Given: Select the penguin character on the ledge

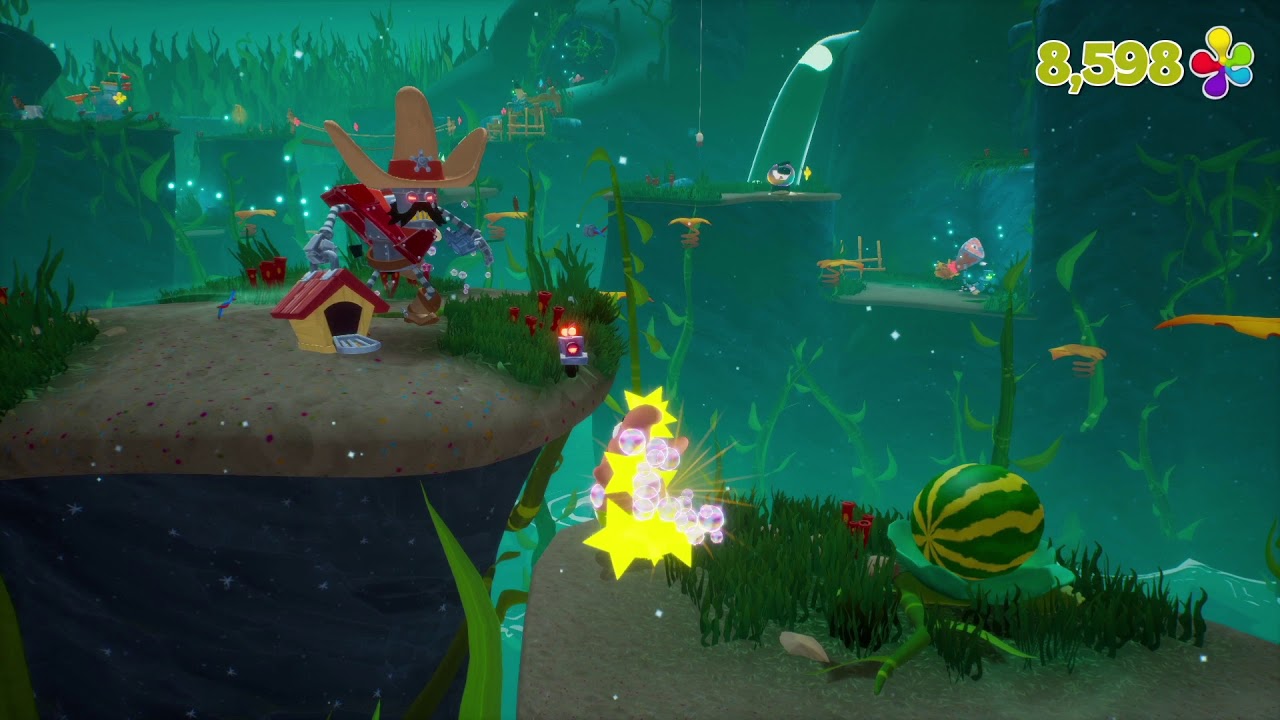Looking at the screenshot, I should [x=780, y=176].
